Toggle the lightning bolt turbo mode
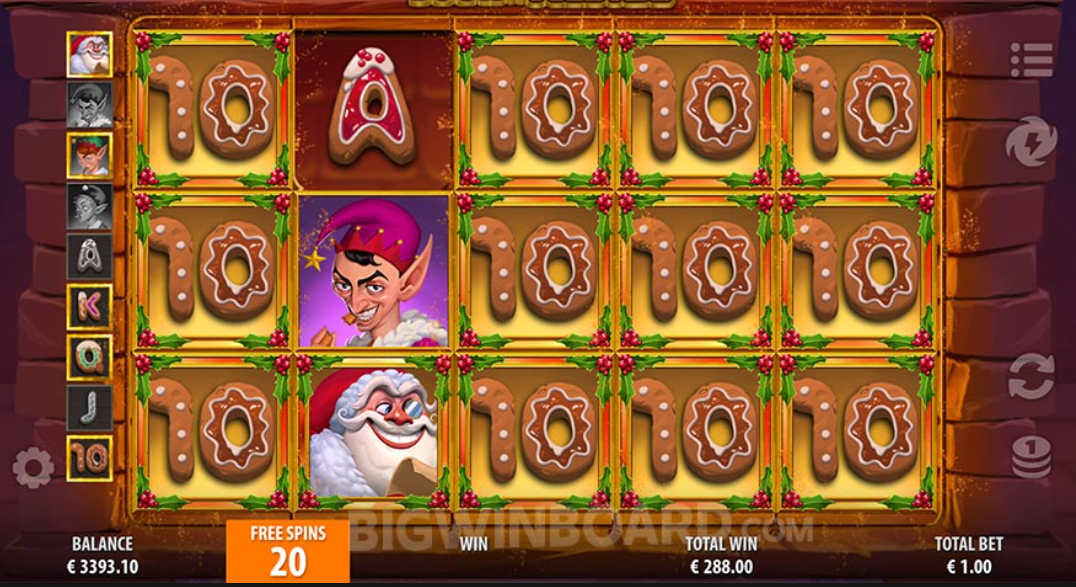The image size is (1076, 587). [x=1031, y=142]
